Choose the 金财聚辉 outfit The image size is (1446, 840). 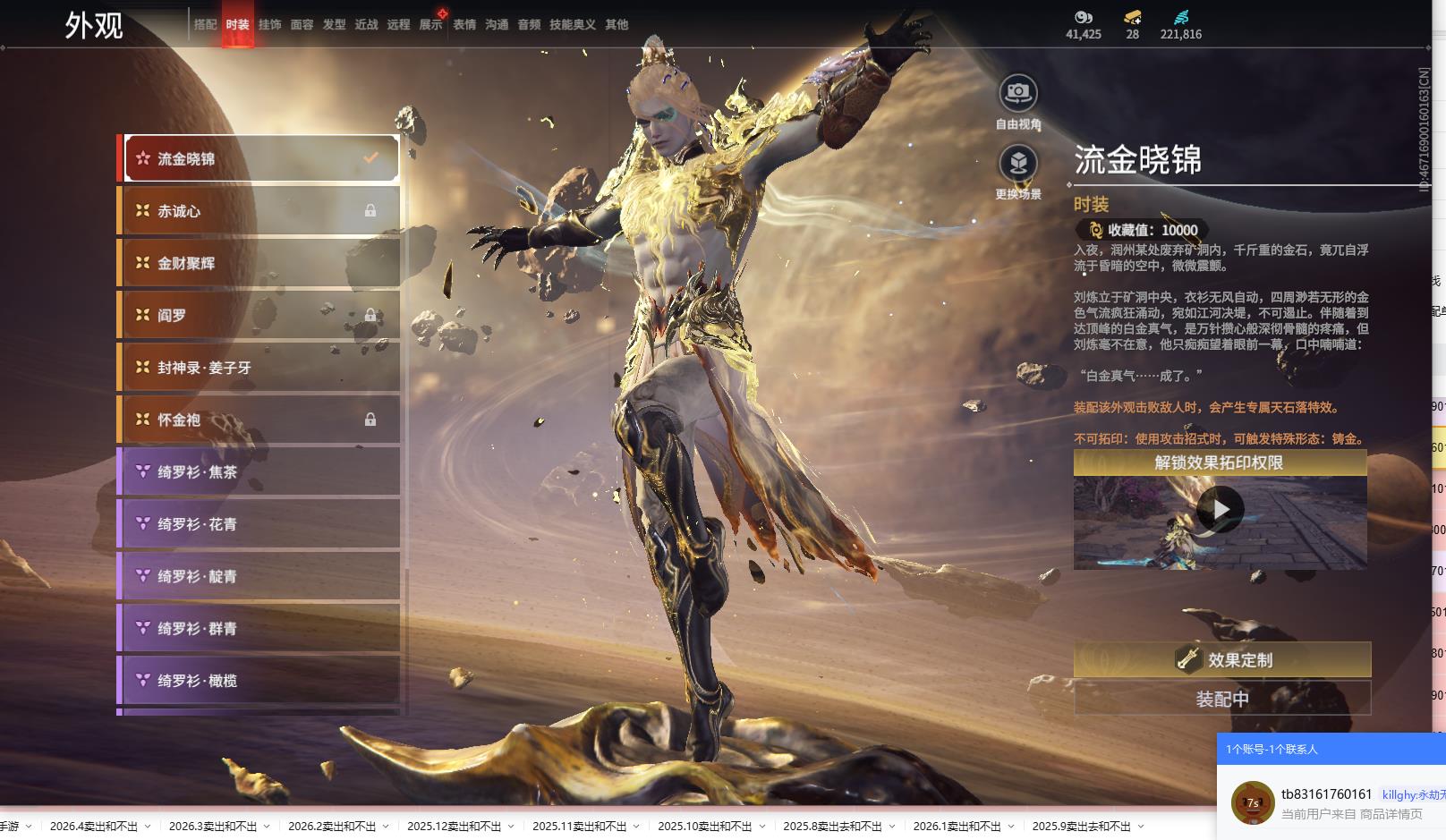point(259,263)
